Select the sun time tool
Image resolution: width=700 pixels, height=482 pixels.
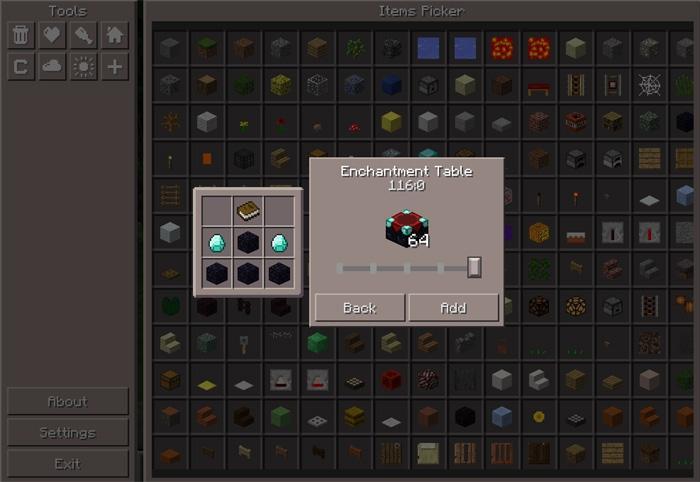click(84, 66)
